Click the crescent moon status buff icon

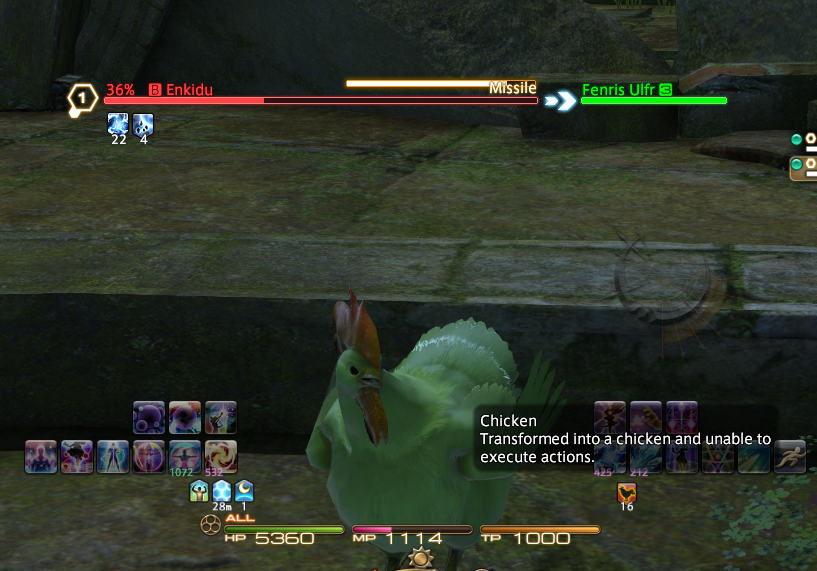(244, 491)
